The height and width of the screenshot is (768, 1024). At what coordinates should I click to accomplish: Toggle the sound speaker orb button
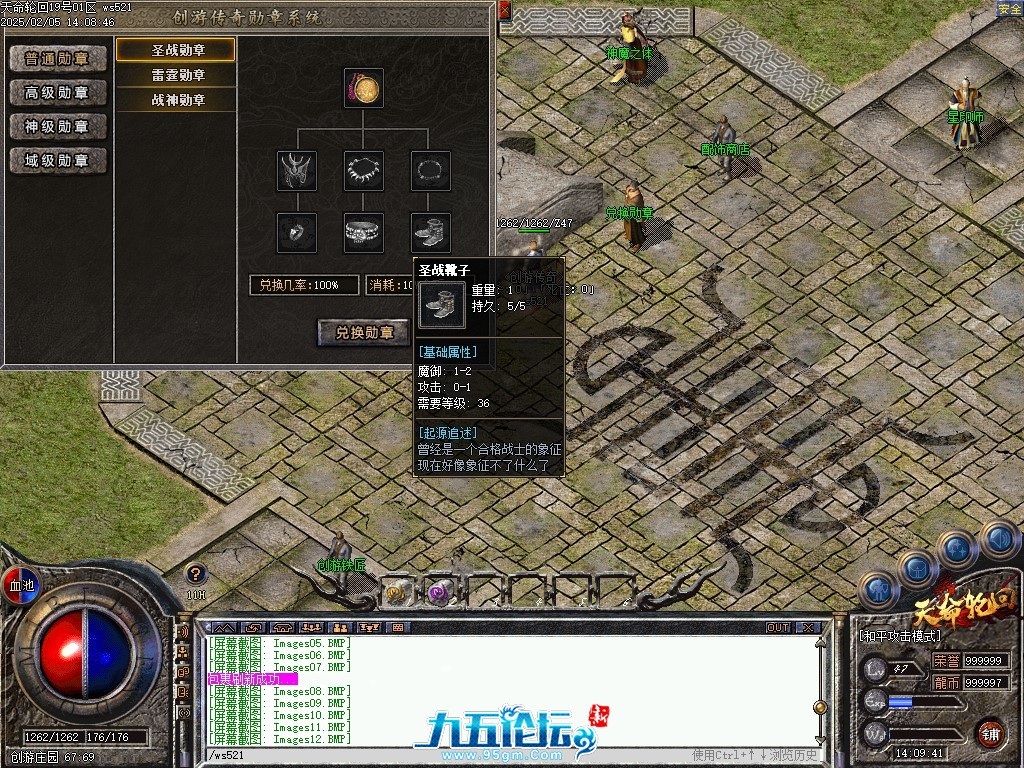click(998, 541)
